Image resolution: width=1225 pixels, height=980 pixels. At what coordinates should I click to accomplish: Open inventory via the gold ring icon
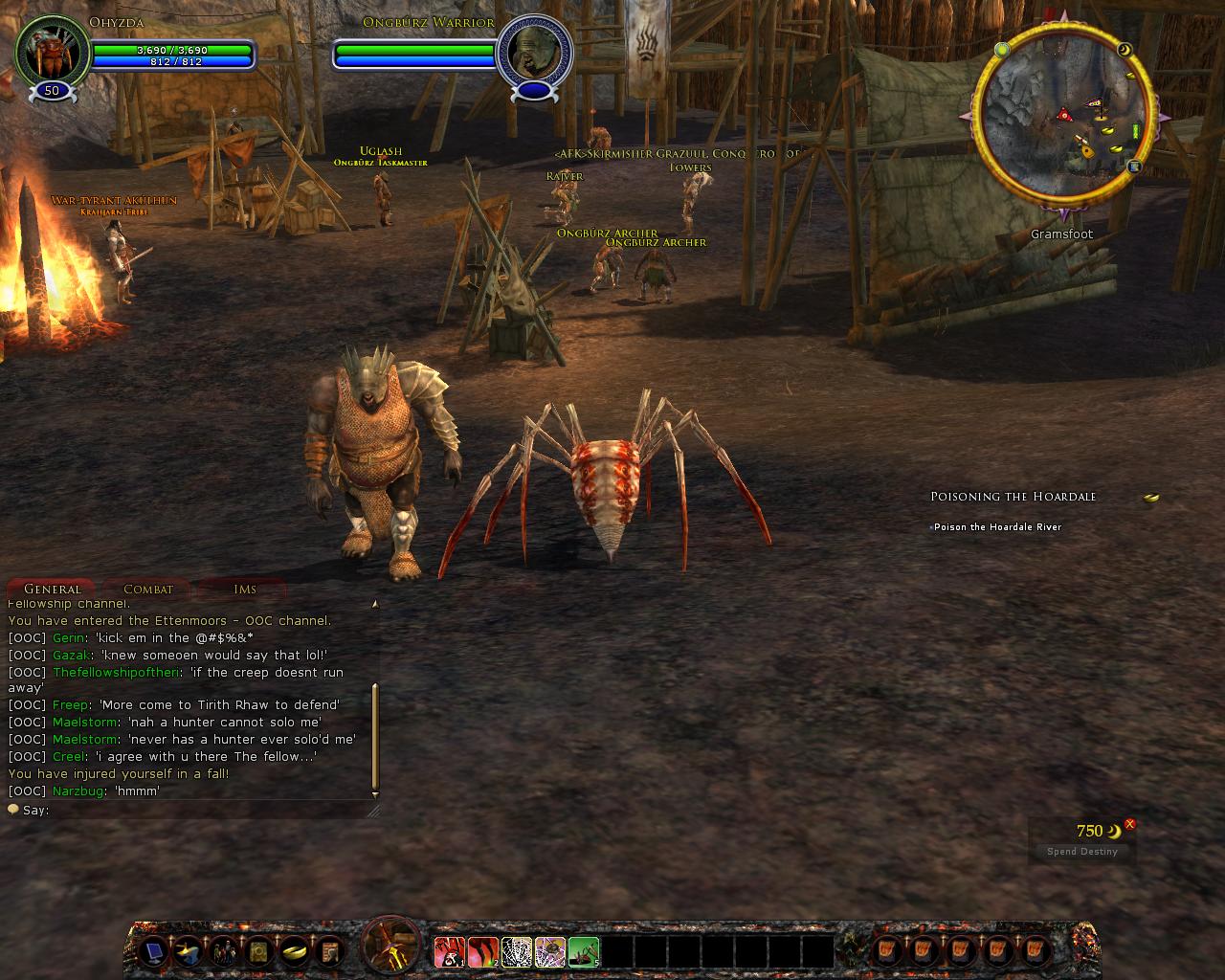coord(297,952)
